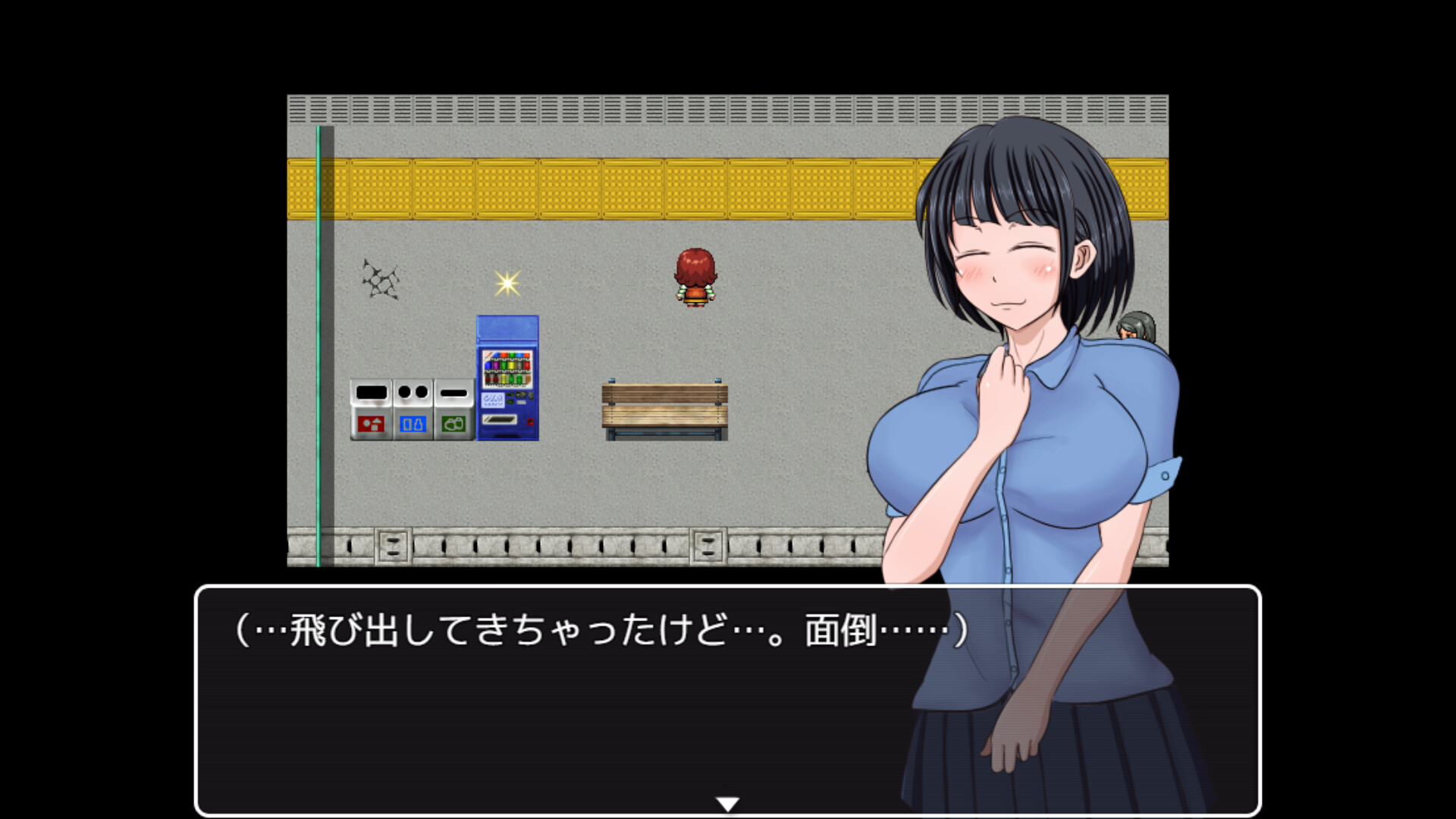Select the sparkling item on the floor
The height and width of the screenshot is (819, 1456).
point(509,284)
